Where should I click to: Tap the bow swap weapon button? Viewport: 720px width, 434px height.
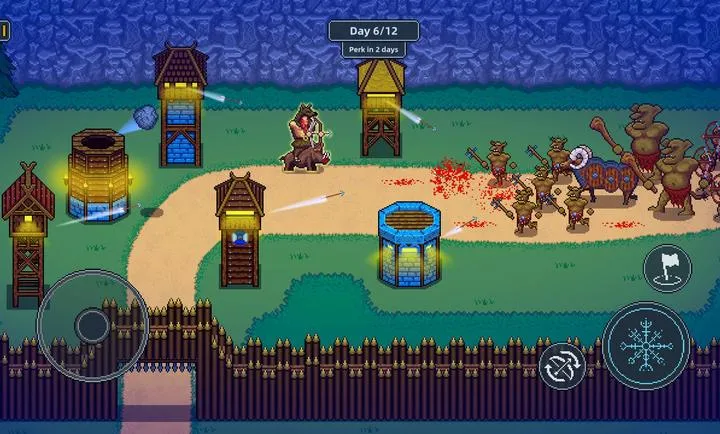pos(563,366)
